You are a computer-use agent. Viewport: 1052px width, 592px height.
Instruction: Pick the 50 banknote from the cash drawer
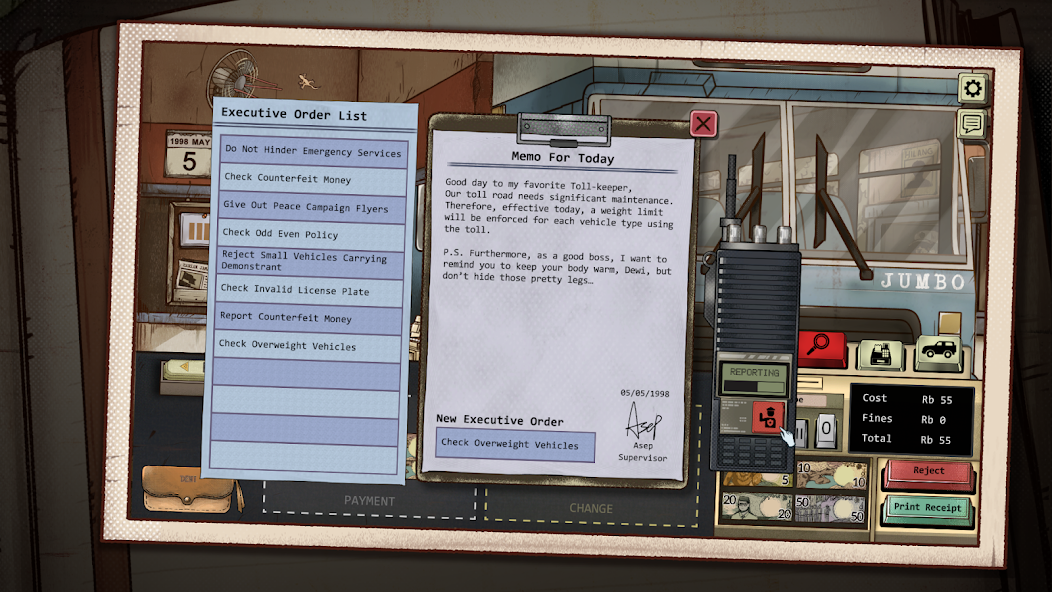(830, 508)
